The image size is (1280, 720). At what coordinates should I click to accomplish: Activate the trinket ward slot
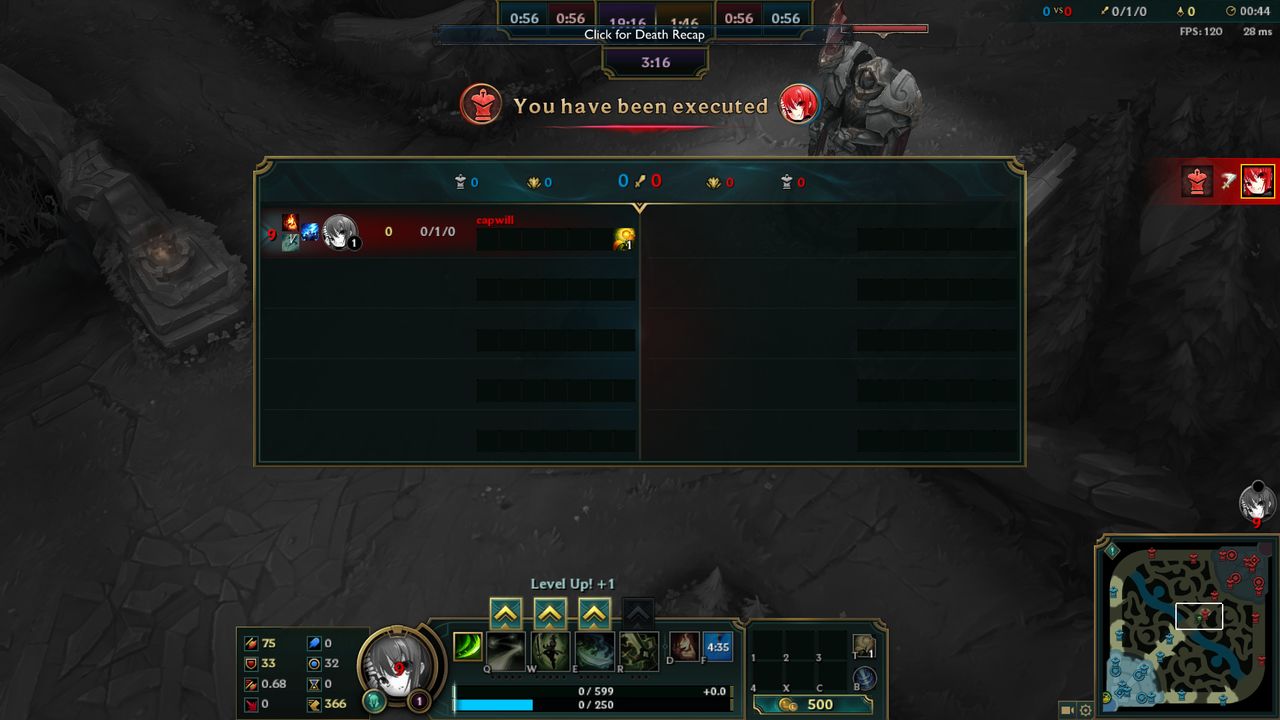(864, 647)
